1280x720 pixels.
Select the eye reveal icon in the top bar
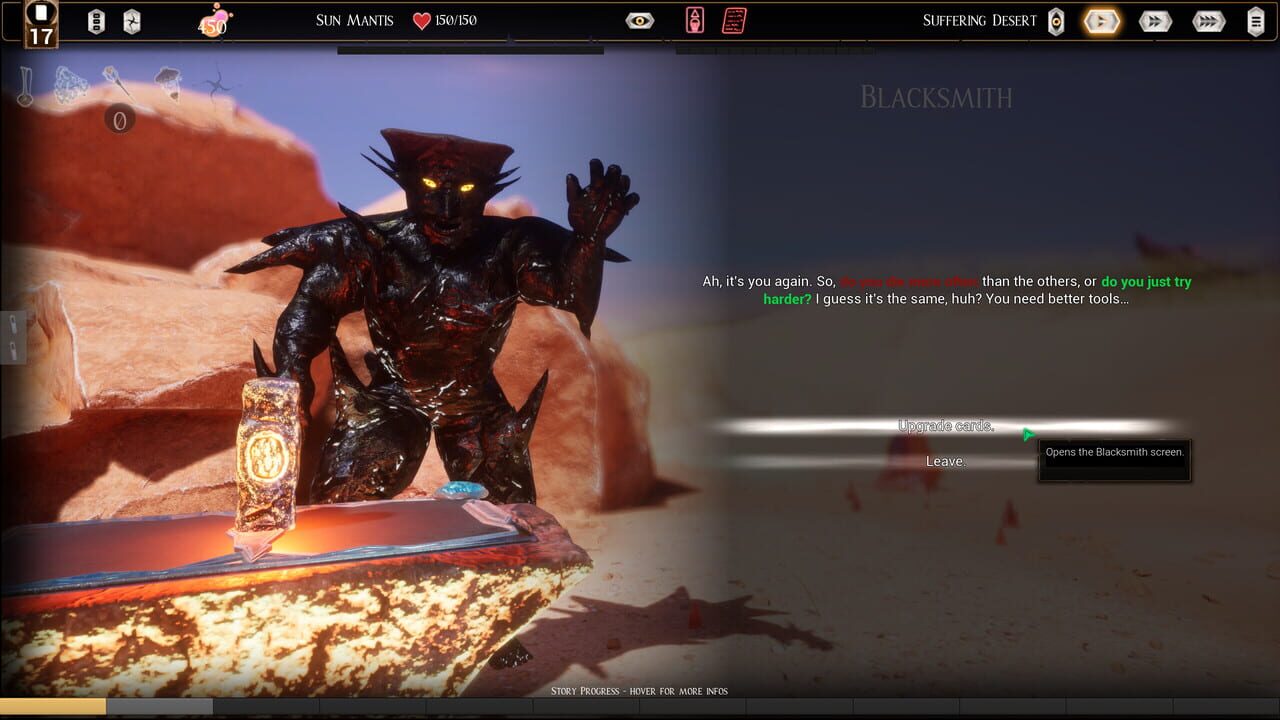tap(638, 19)
